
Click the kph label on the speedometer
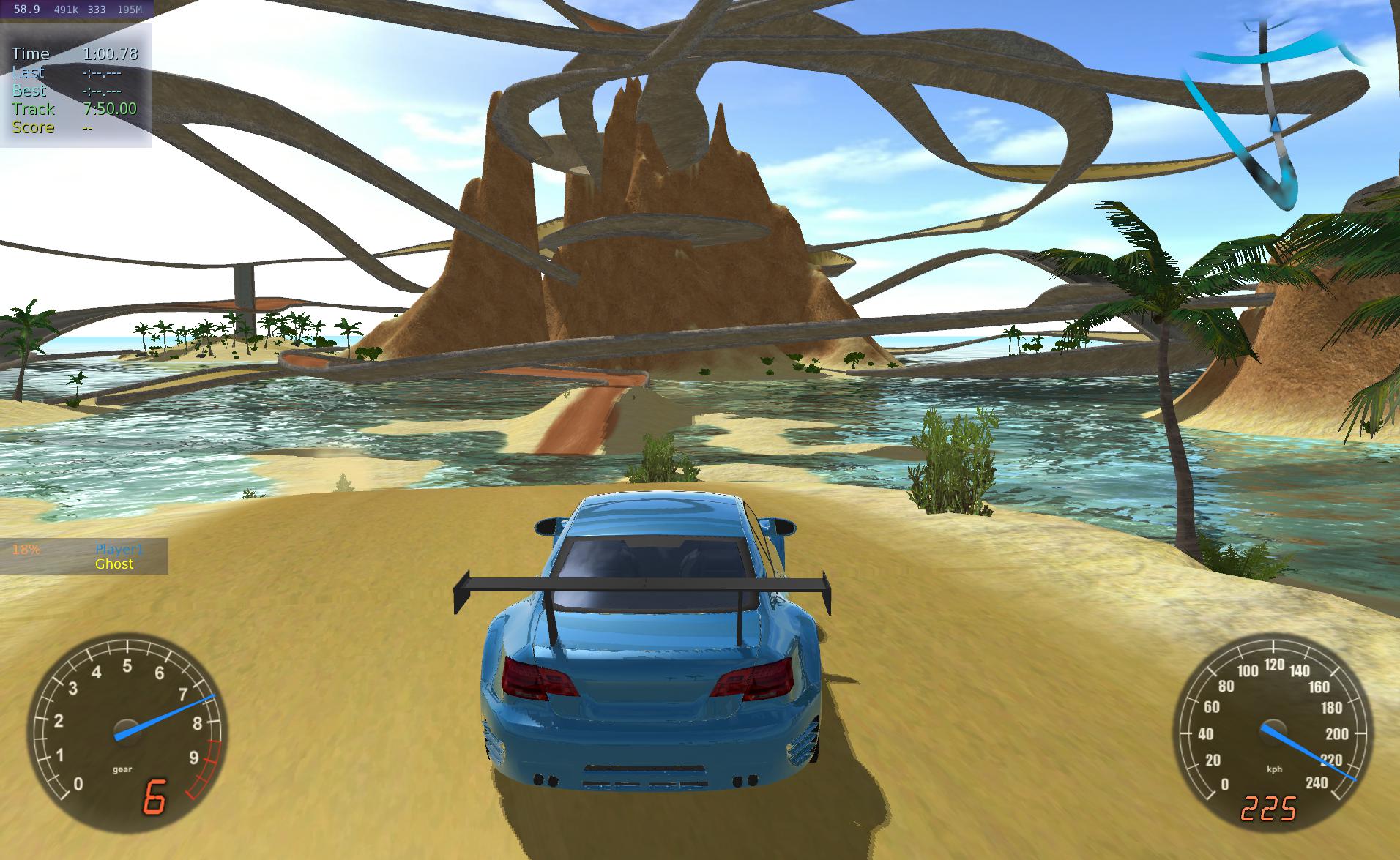[1275, 769]
